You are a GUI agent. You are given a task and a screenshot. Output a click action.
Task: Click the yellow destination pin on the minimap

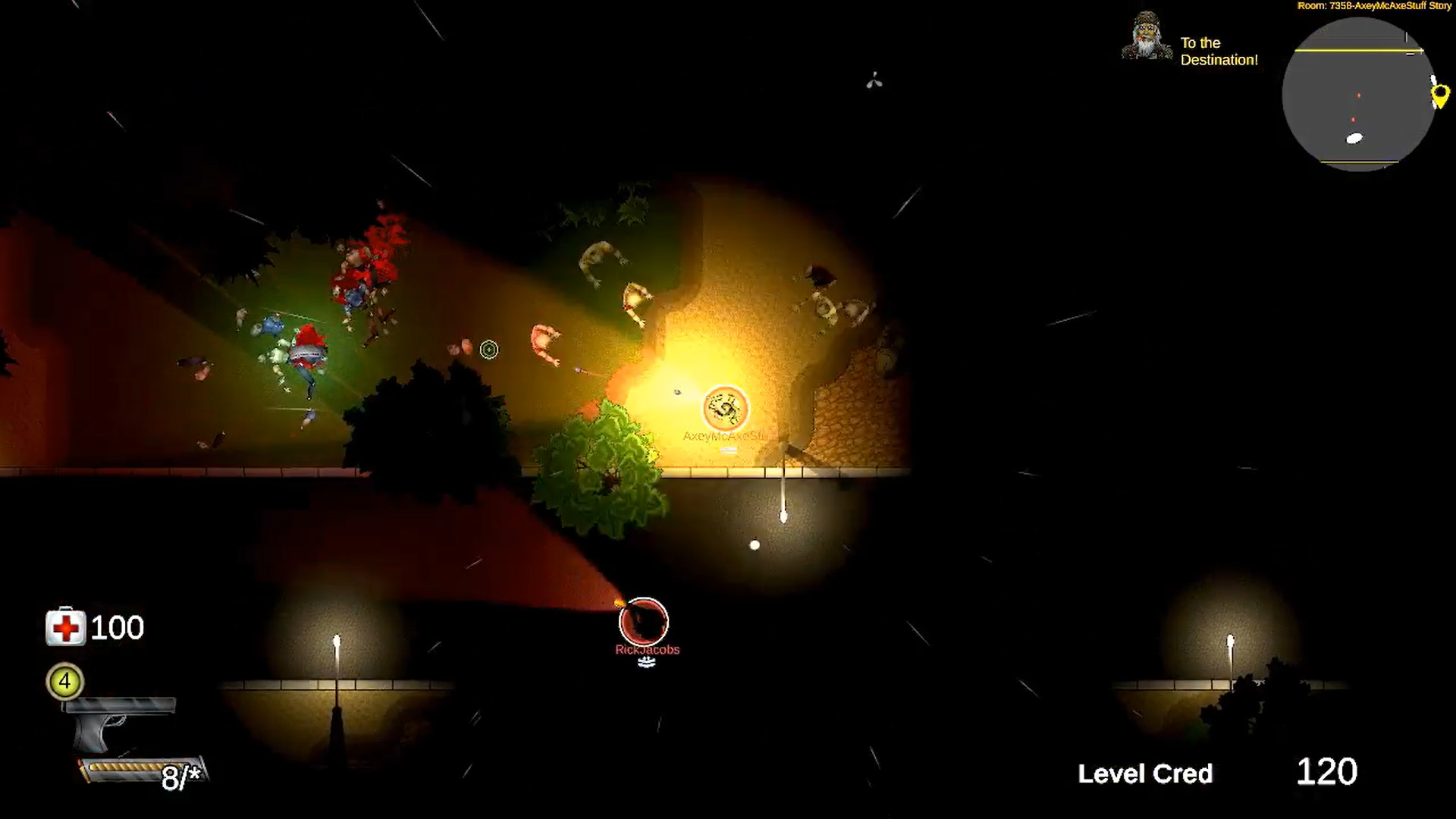1440,96
